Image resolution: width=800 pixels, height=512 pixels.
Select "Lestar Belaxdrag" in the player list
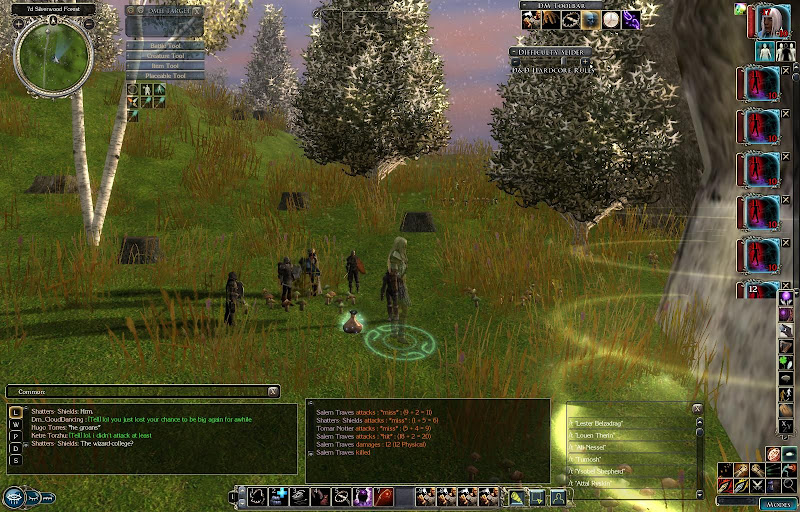click(x=602, y=424)
